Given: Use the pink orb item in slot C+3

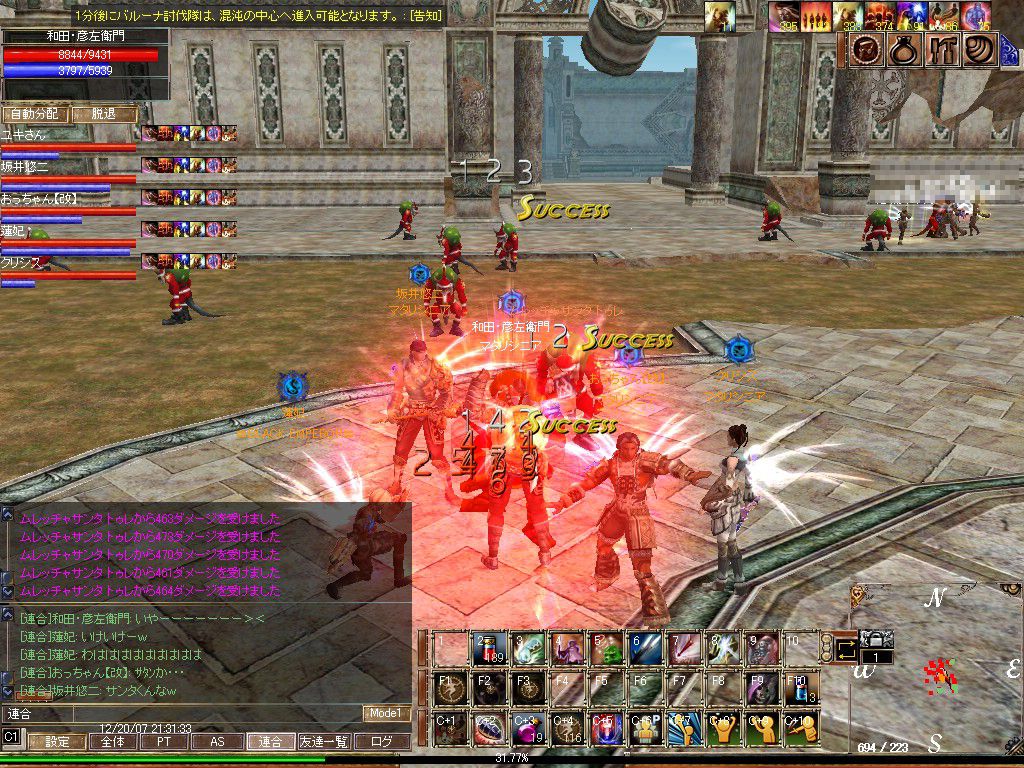Looking at the screenshot, I should [527, 728].
